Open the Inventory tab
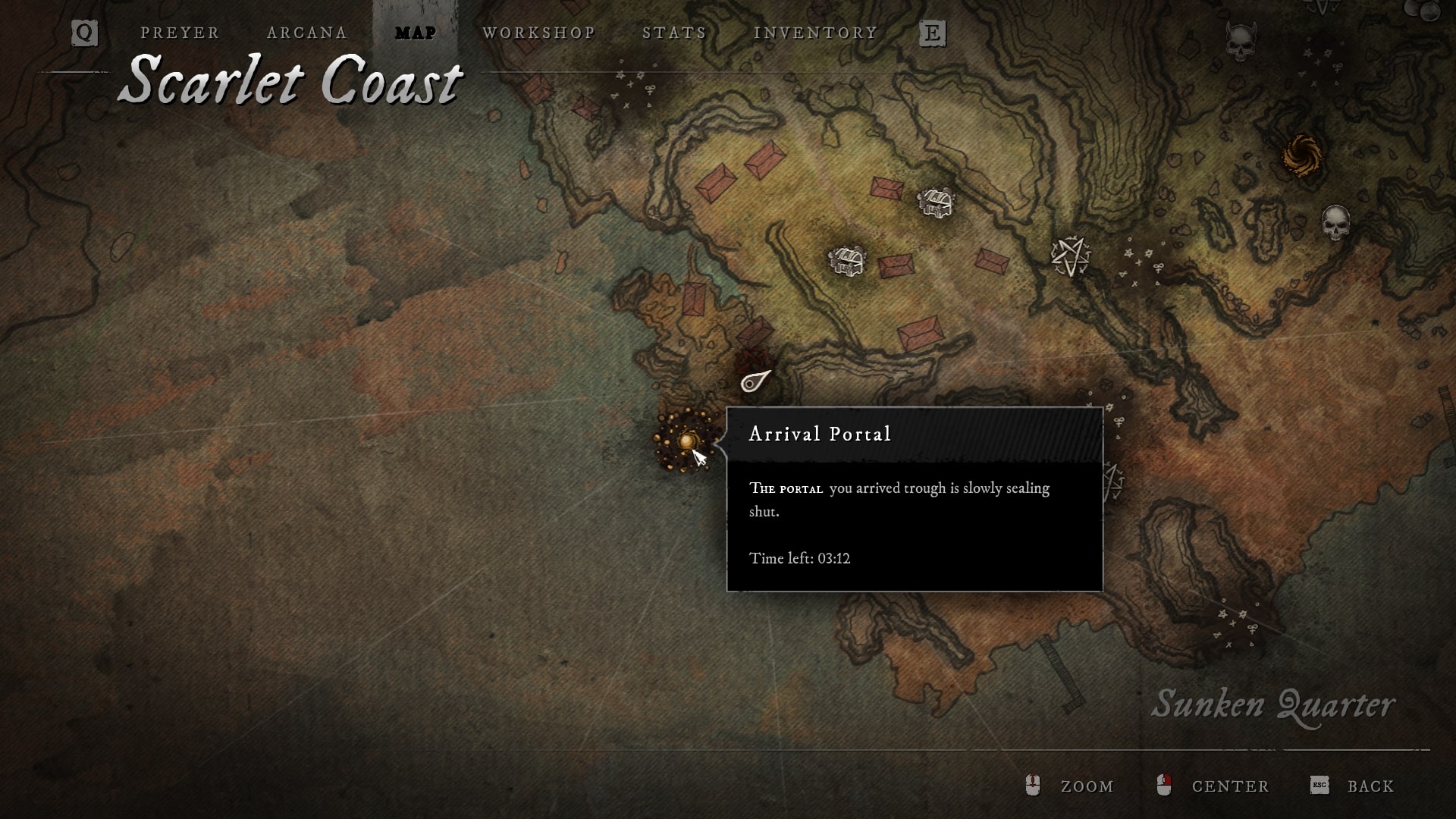This screenshot has height=819, width=1456. (x=815, y=33)
